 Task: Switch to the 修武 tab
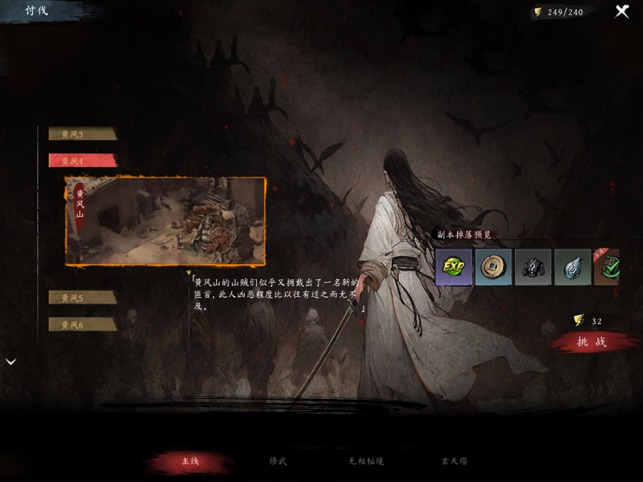tap(278, 462)
